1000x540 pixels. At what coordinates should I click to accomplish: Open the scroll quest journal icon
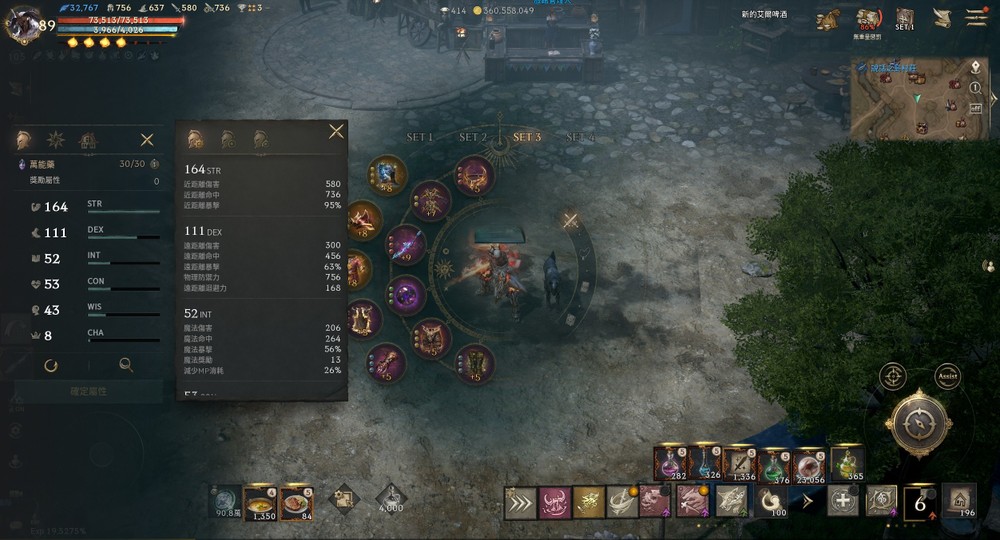[941, 18]
